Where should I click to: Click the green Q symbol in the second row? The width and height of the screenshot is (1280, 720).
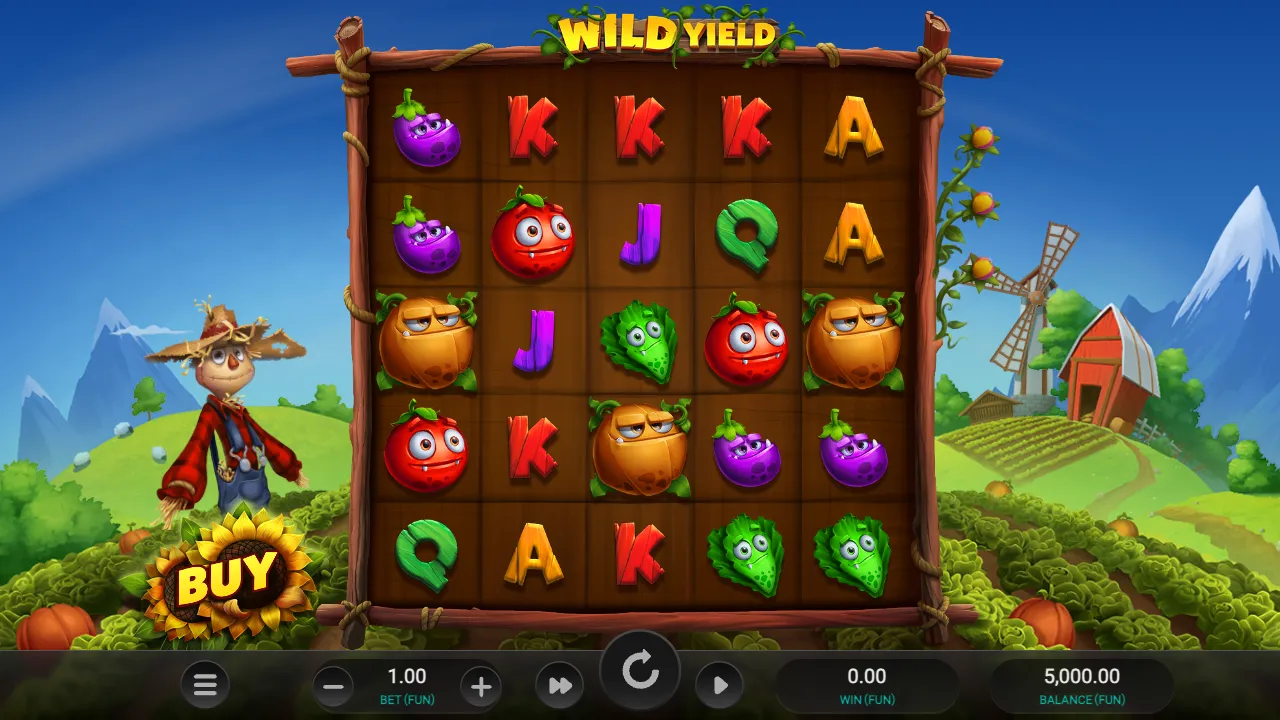(748, 234)
